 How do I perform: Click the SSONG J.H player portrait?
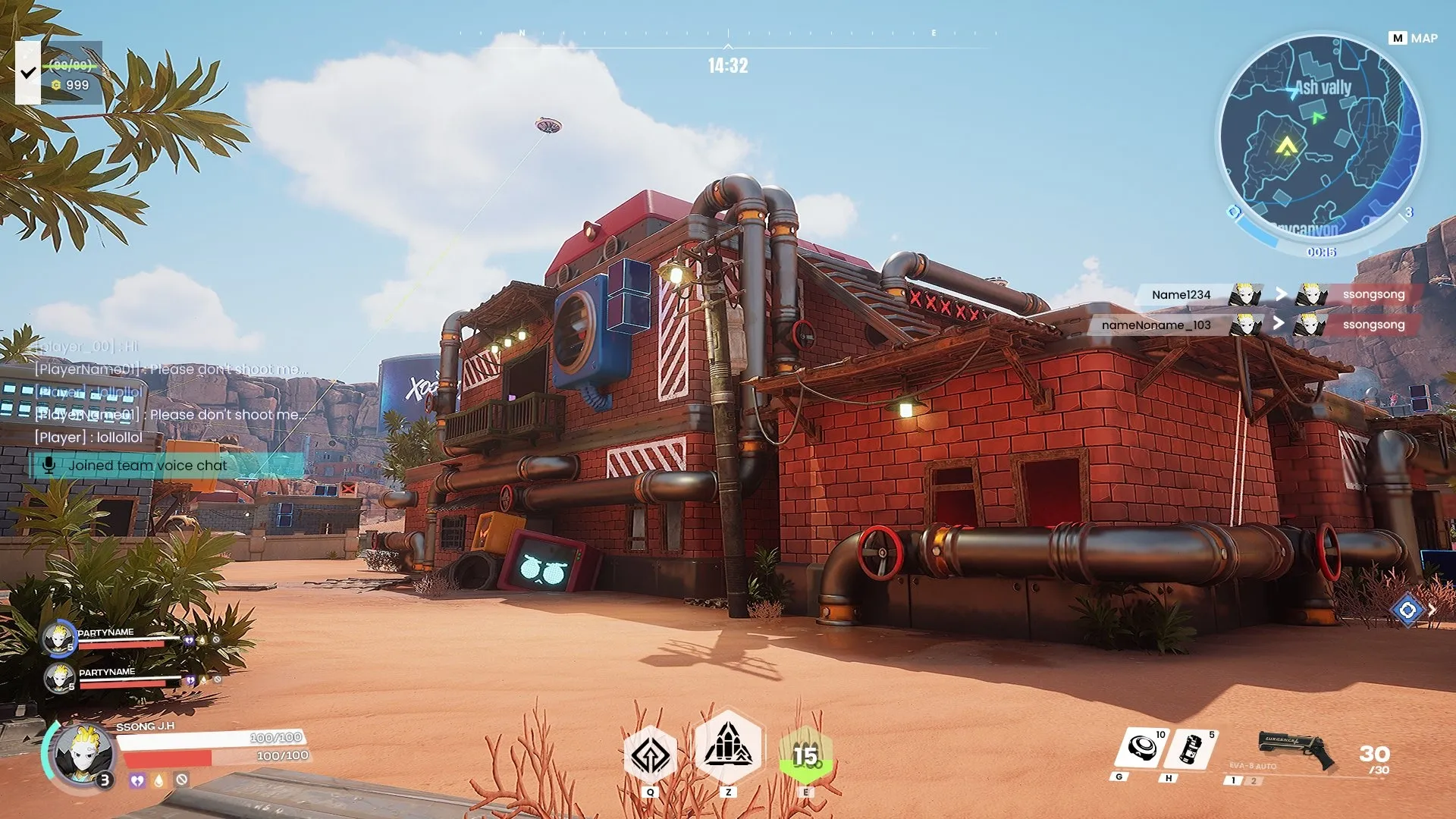click(x=83, y=755)
